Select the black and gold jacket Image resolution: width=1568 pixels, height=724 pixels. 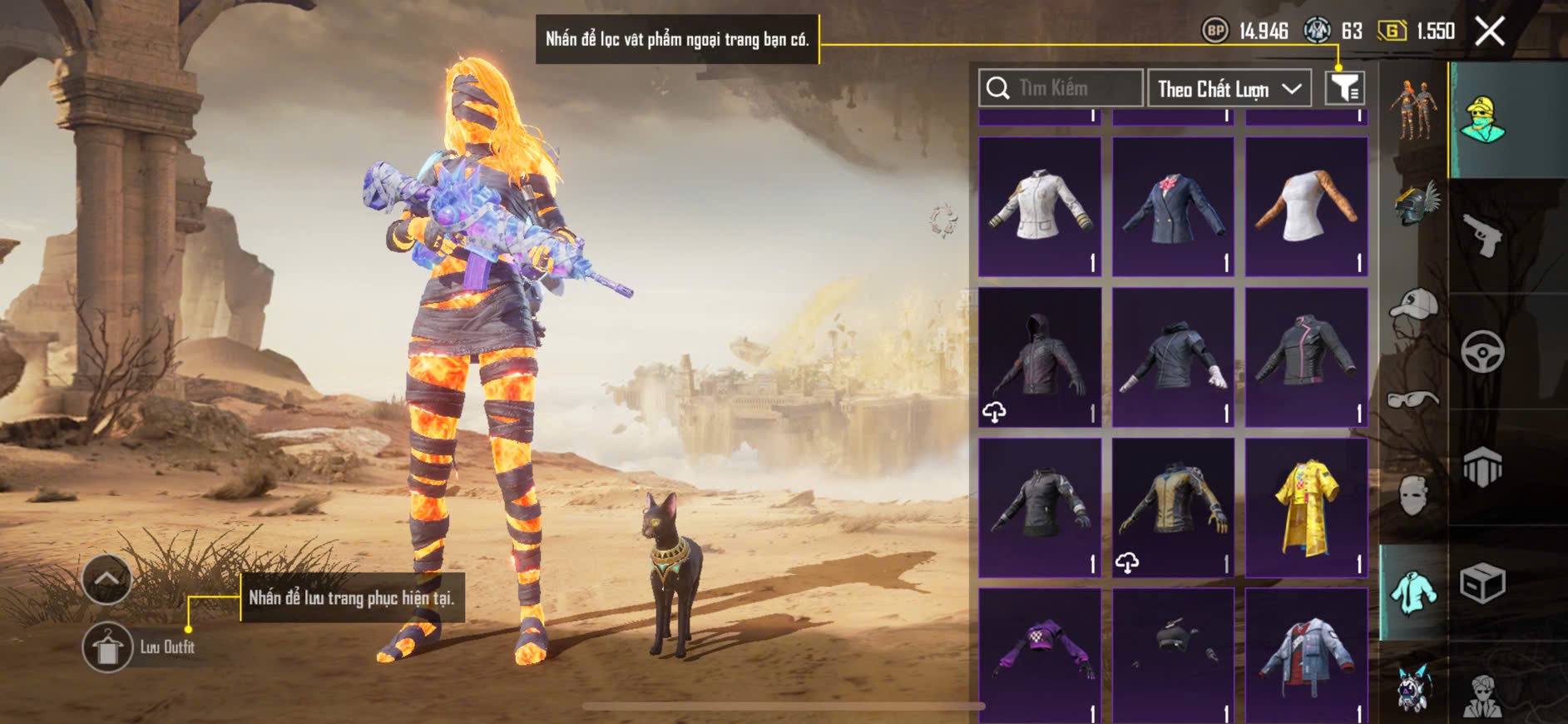1173,508
